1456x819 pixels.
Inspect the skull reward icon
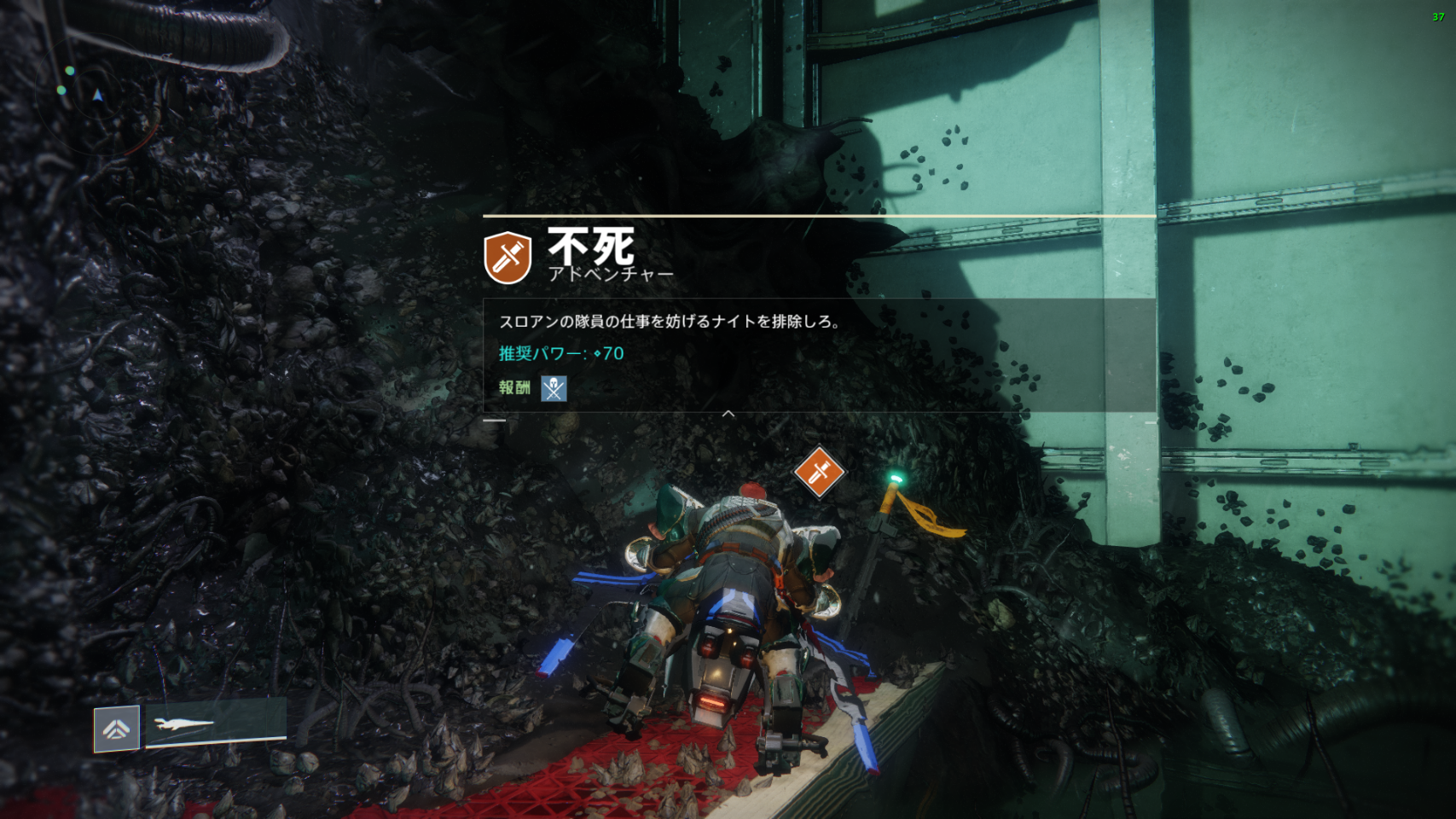[x=554, y=388]
